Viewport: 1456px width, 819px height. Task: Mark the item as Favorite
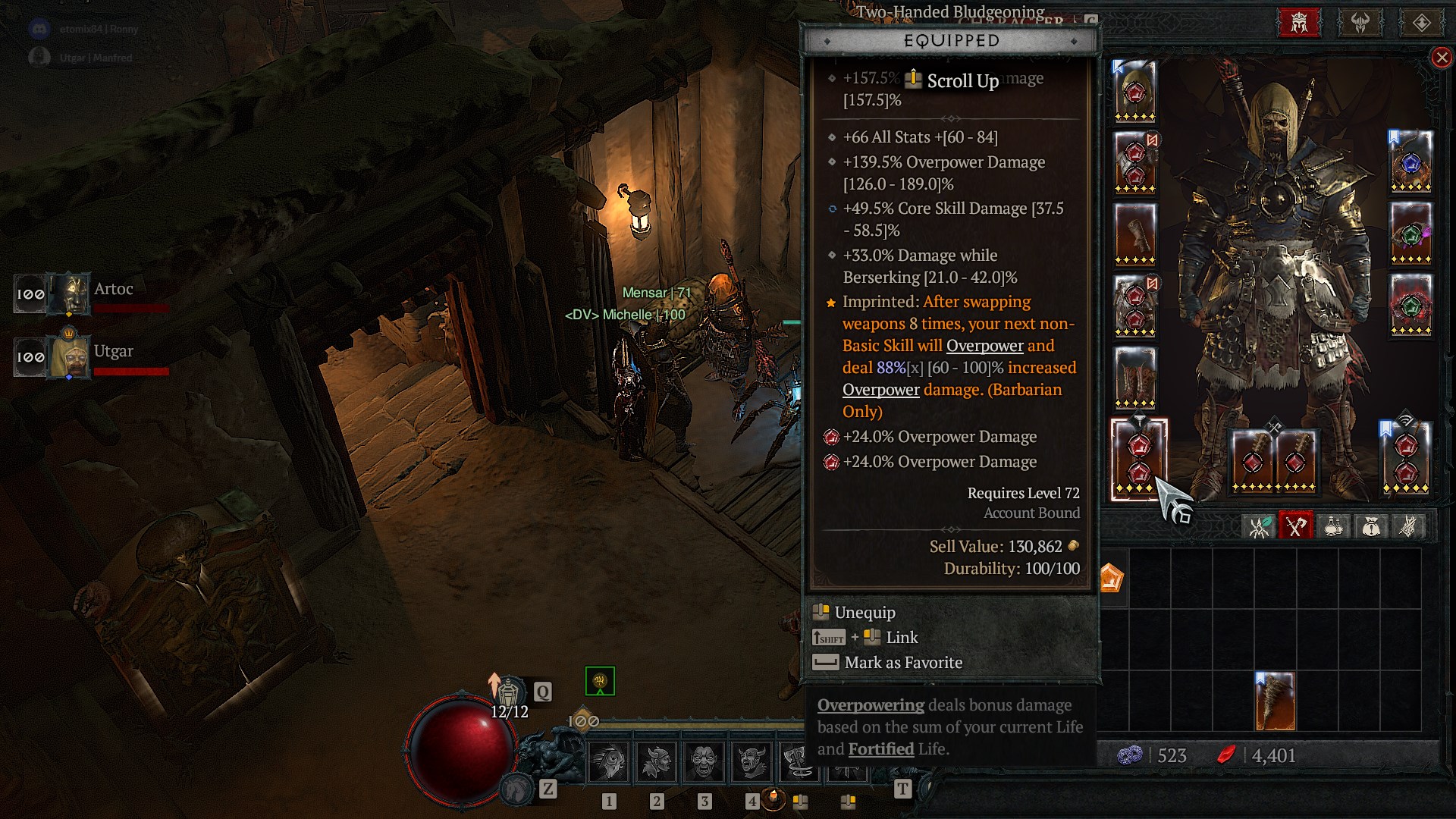902,663
